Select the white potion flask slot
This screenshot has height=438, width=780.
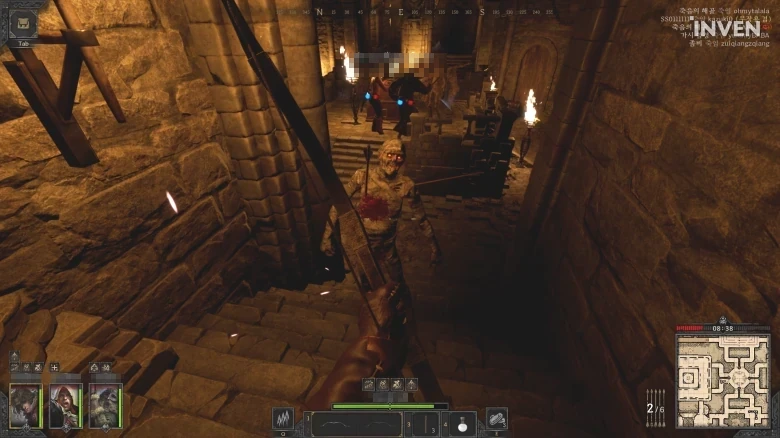click(x=462, y=424)
